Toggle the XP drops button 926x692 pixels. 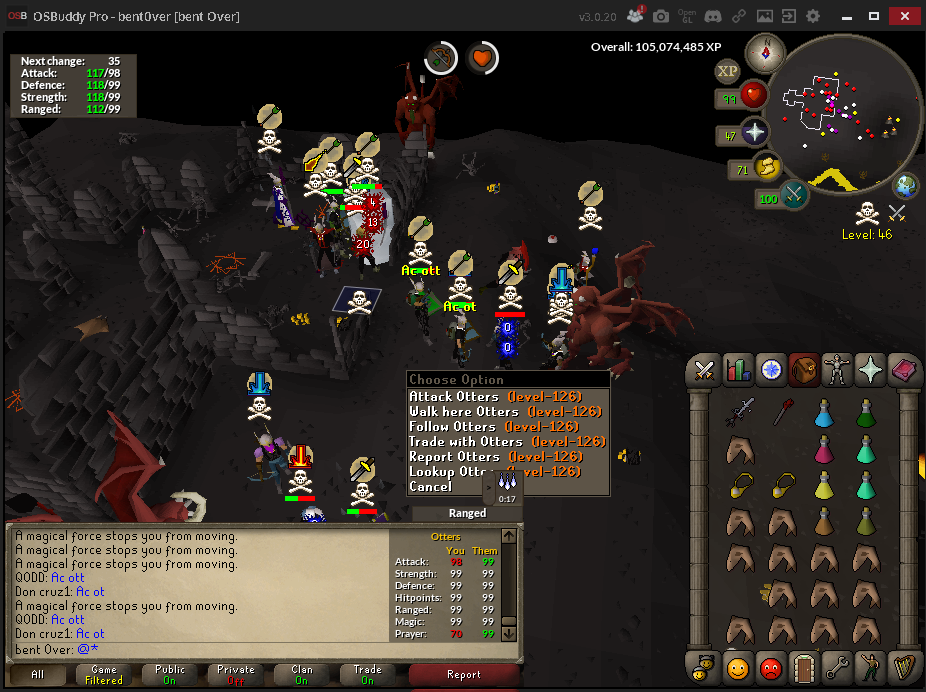pos(727,71)
